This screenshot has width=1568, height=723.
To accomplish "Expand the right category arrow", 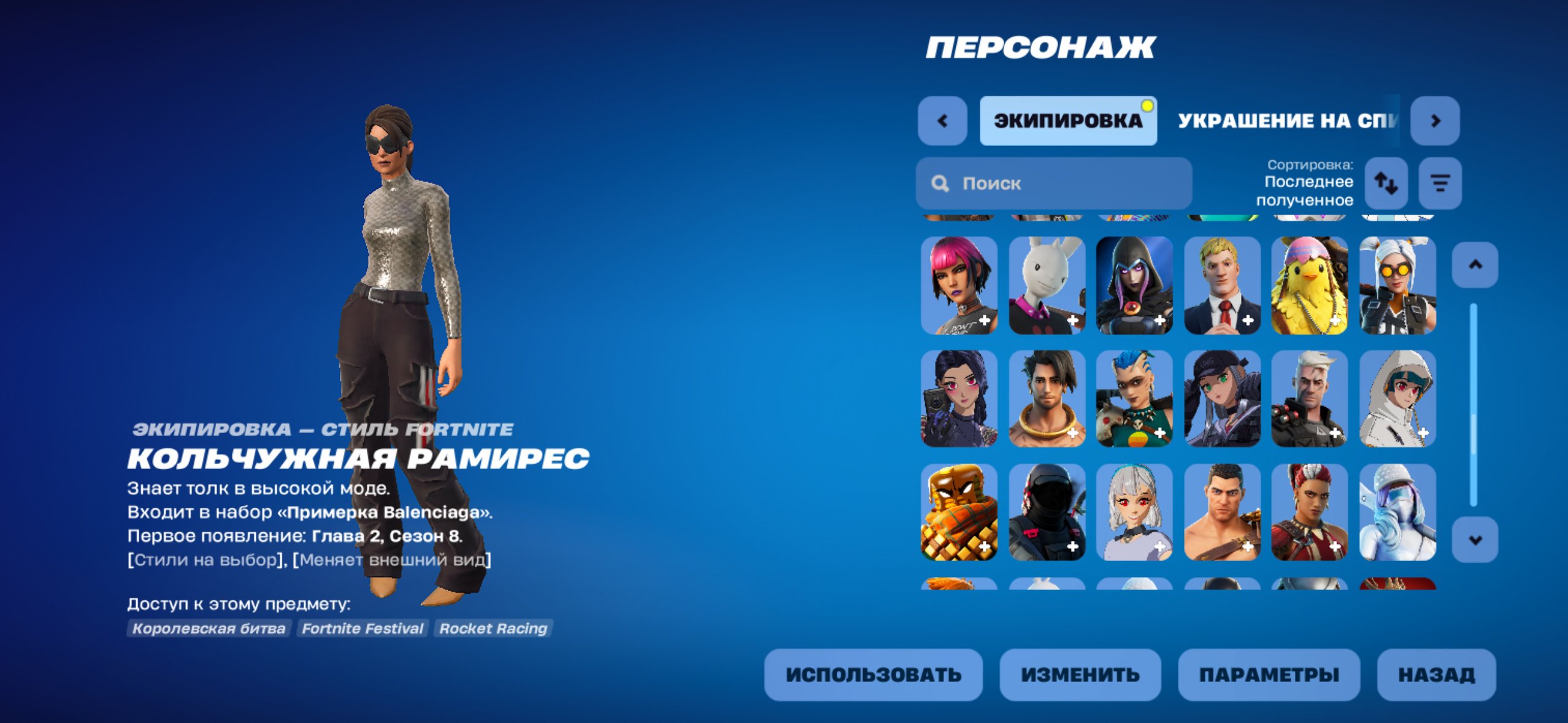I will pos(1435,121).
